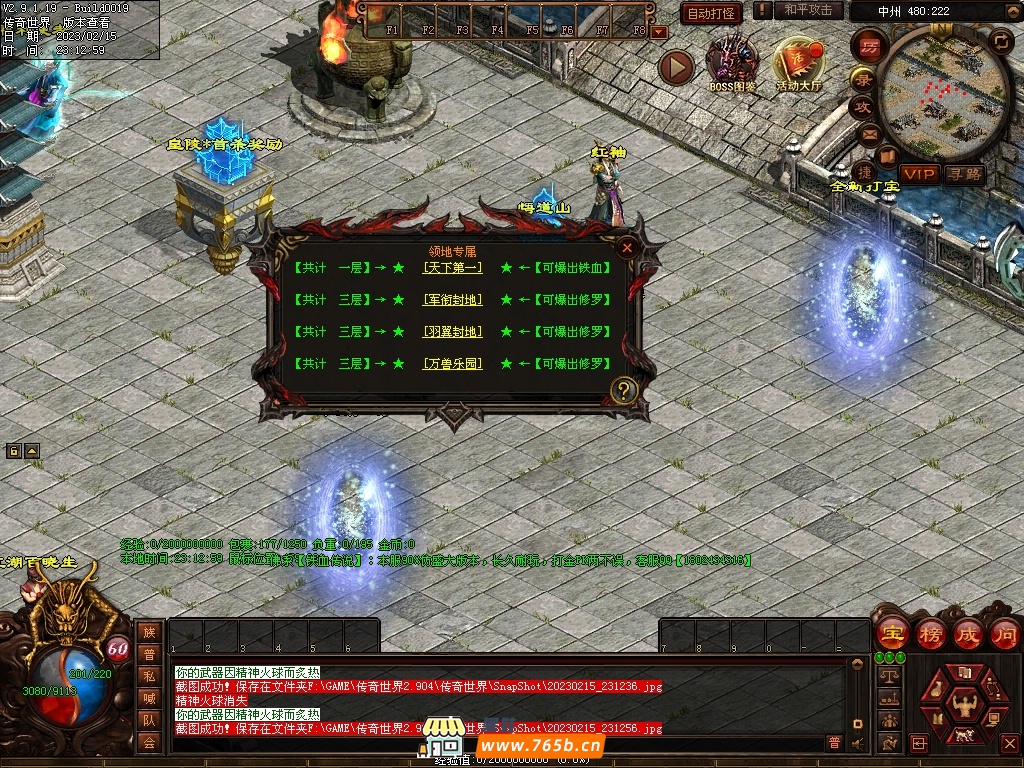The width and height of the screenshot is (1024, 768).
Task: Select the 天下第一 territory link
Action: point(452,268)
